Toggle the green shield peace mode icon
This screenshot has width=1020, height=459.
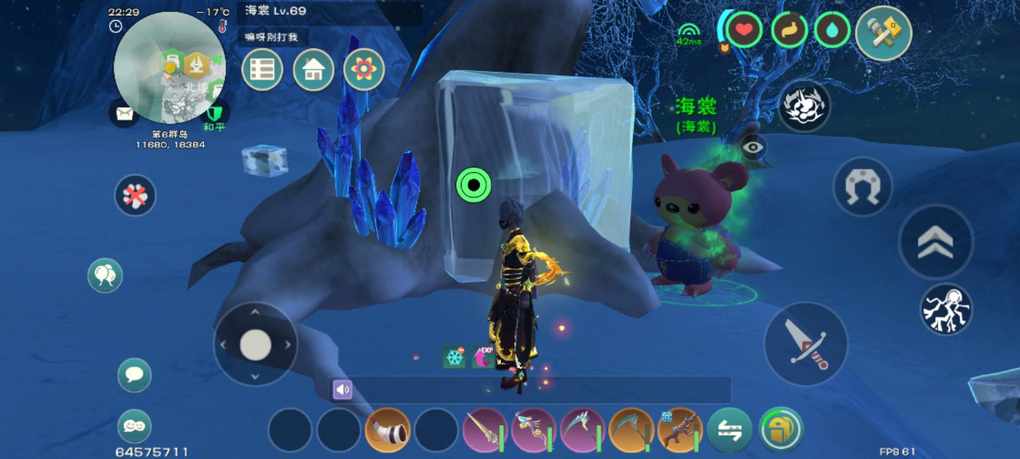[215, 112]
